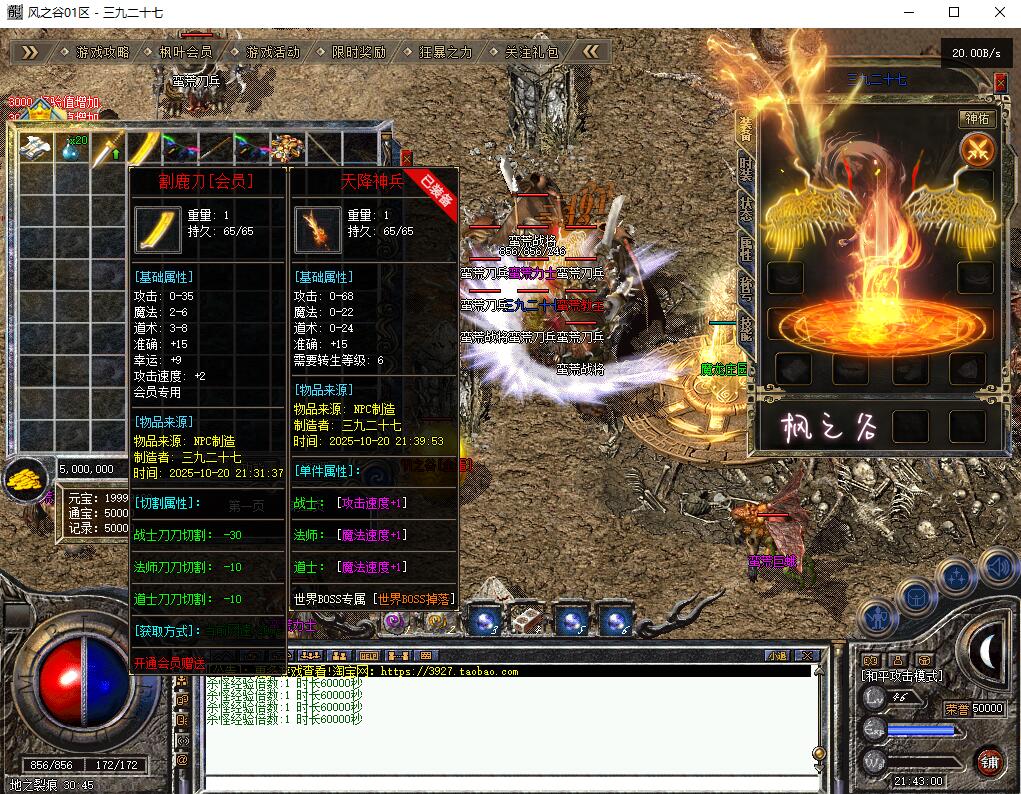Switch to the 属性 attributes tab
The width and height of the screenshot is (1021, 794).
(x=746, y=248)
